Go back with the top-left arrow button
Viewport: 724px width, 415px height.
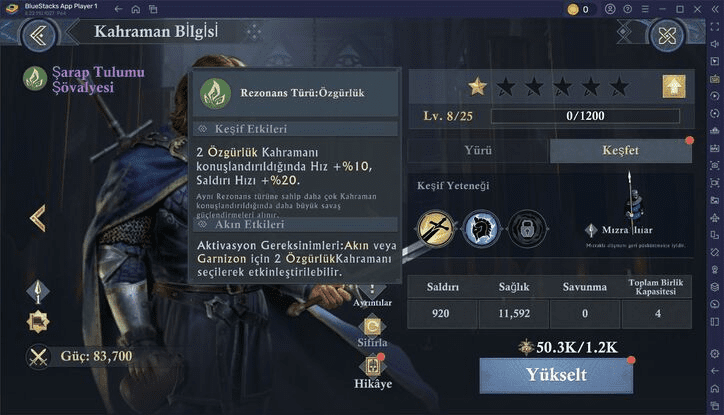pos(40,37)
